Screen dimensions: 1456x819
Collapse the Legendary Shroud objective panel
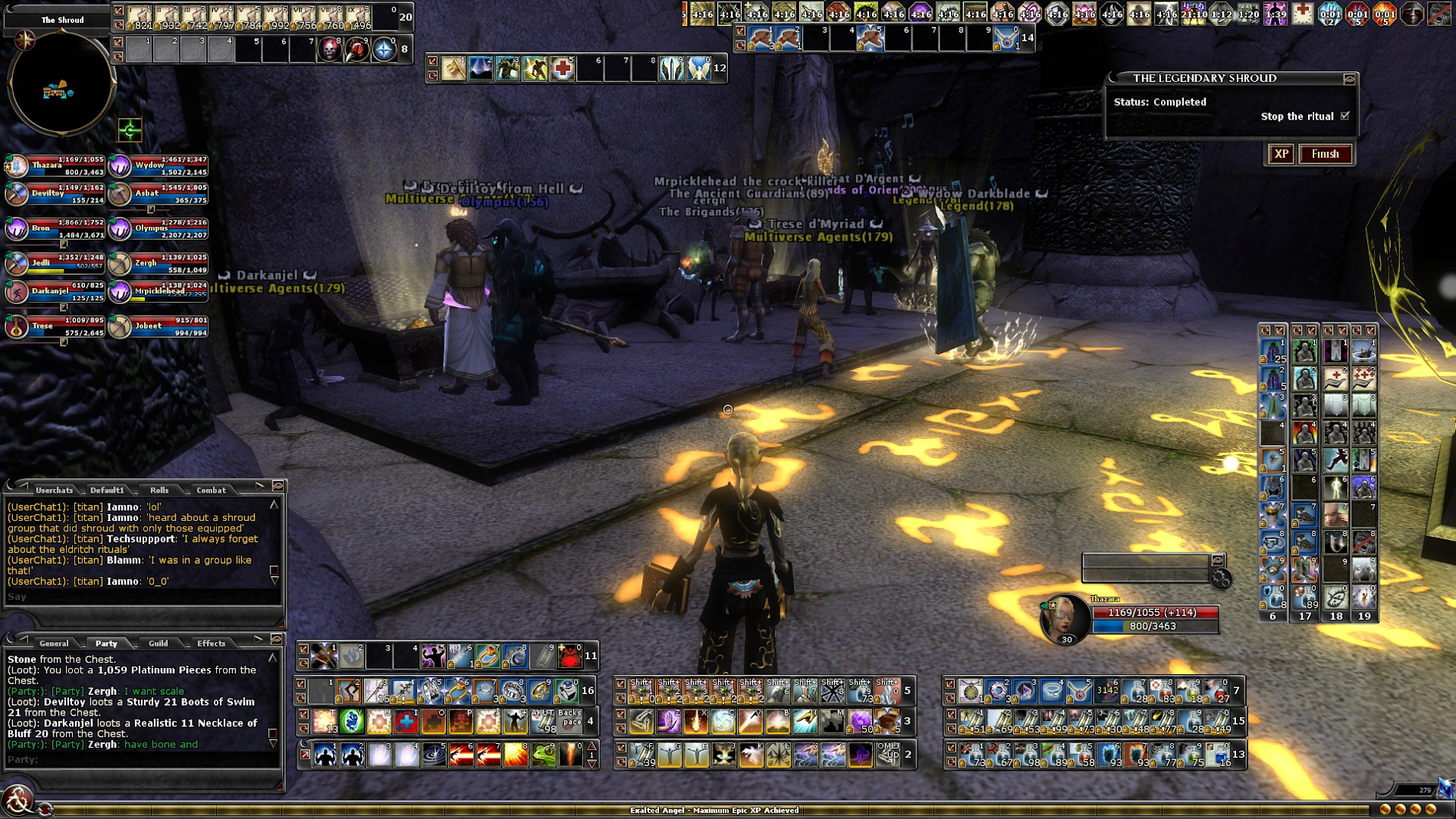click(x=1349, y=79)
